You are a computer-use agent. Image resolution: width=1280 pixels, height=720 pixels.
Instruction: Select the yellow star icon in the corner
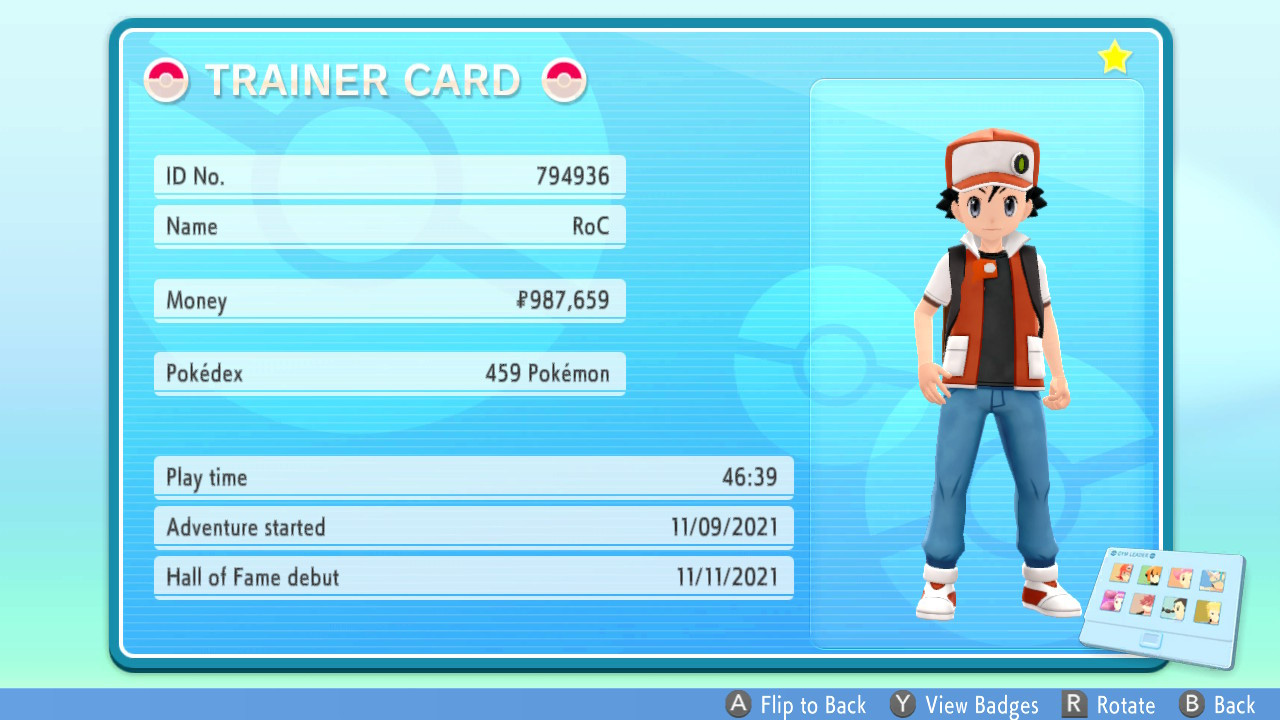(1114, 57)
